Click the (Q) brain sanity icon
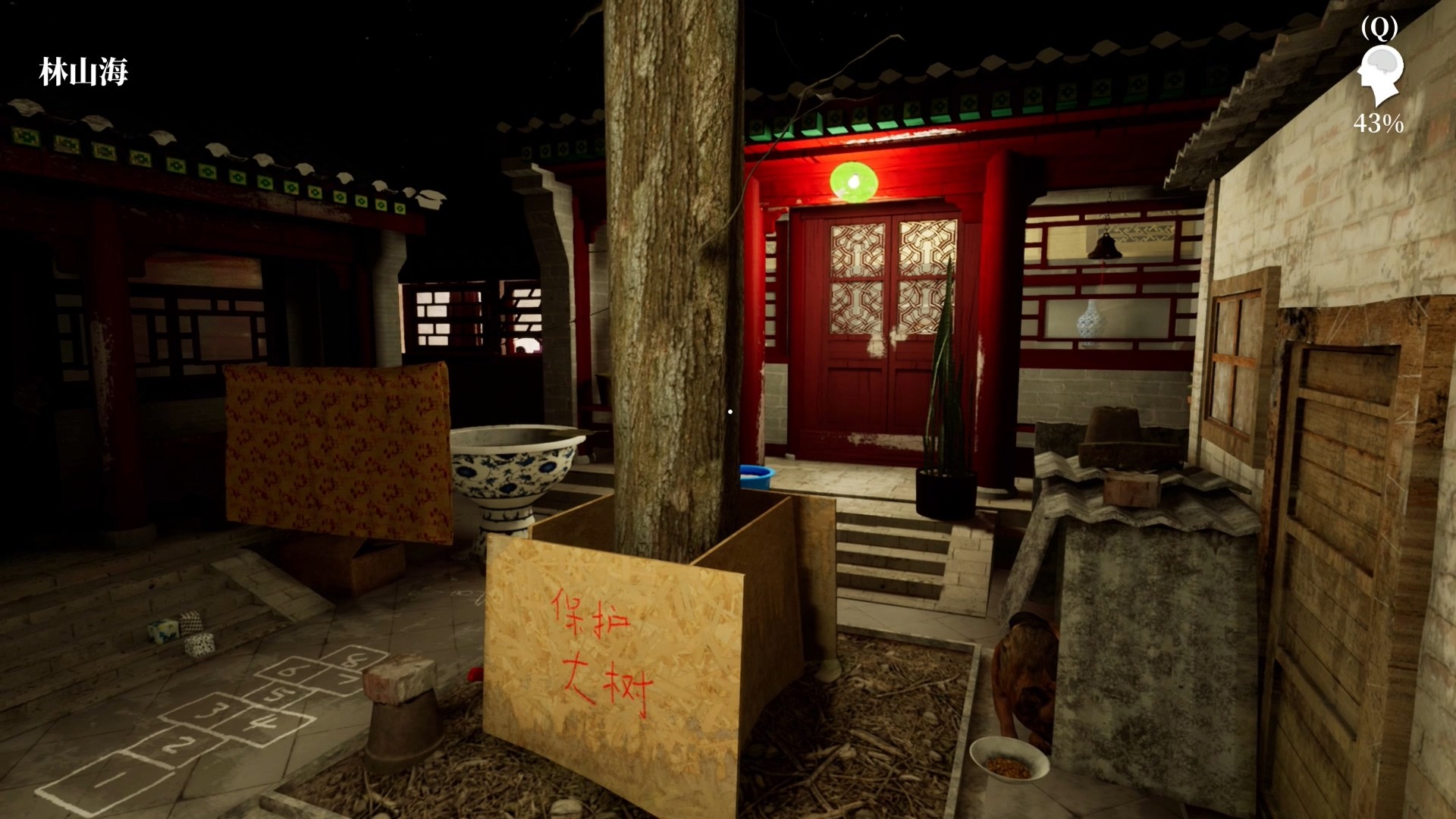 coord(1382,72)
